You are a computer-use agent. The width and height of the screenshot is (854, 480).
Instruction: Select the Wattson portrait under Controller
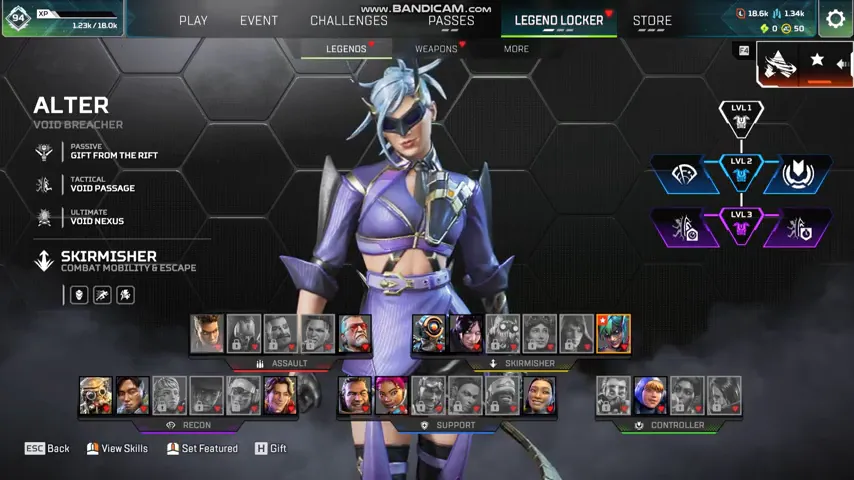point(650,396)
